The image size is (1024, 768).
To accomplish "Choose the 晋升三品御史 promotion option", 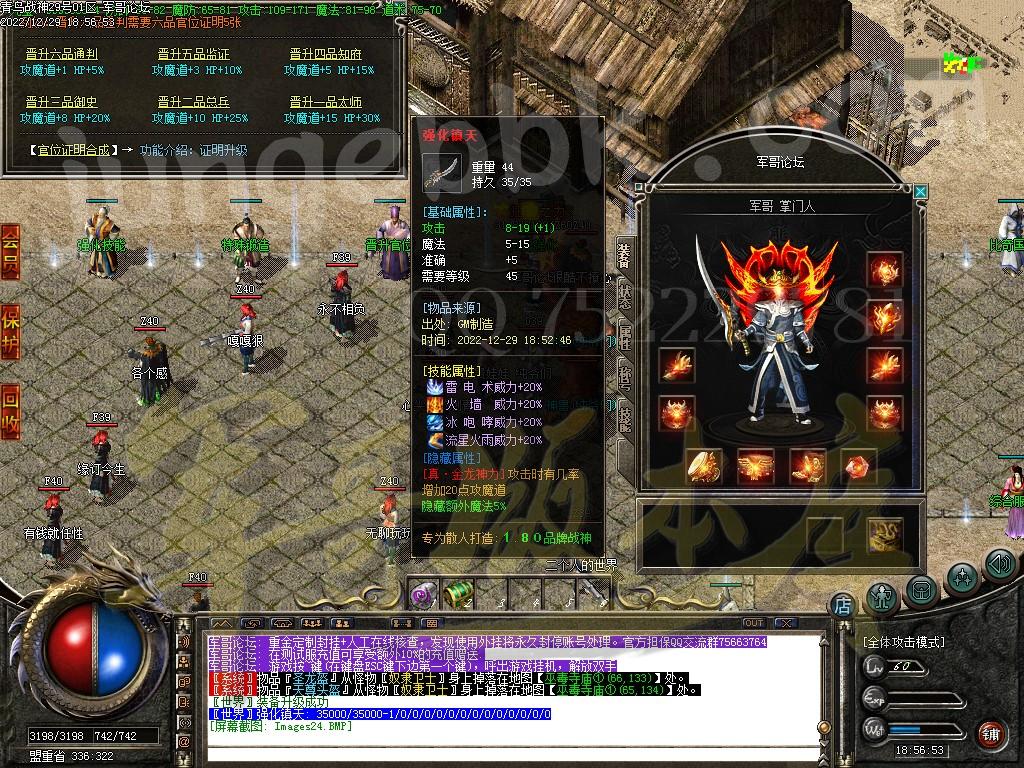I will [x=61, y=102].
